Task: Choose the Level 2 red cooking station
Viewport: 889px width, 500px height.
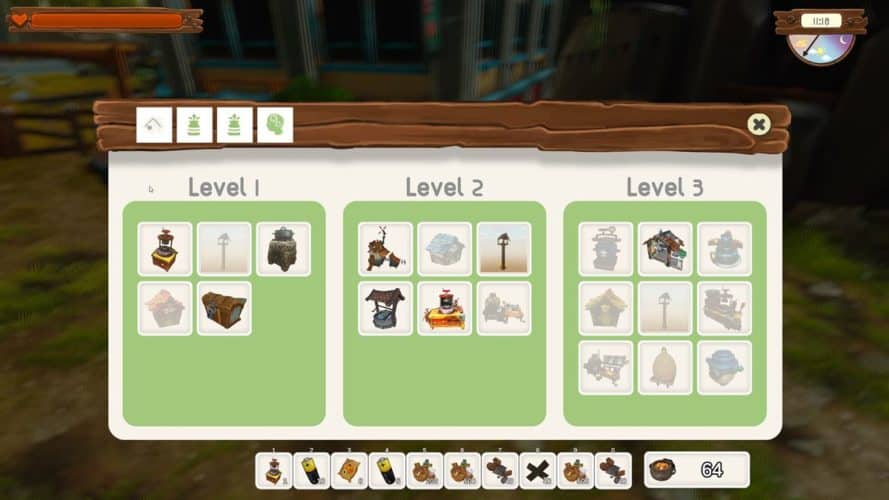Action: [x=444, y=308]
